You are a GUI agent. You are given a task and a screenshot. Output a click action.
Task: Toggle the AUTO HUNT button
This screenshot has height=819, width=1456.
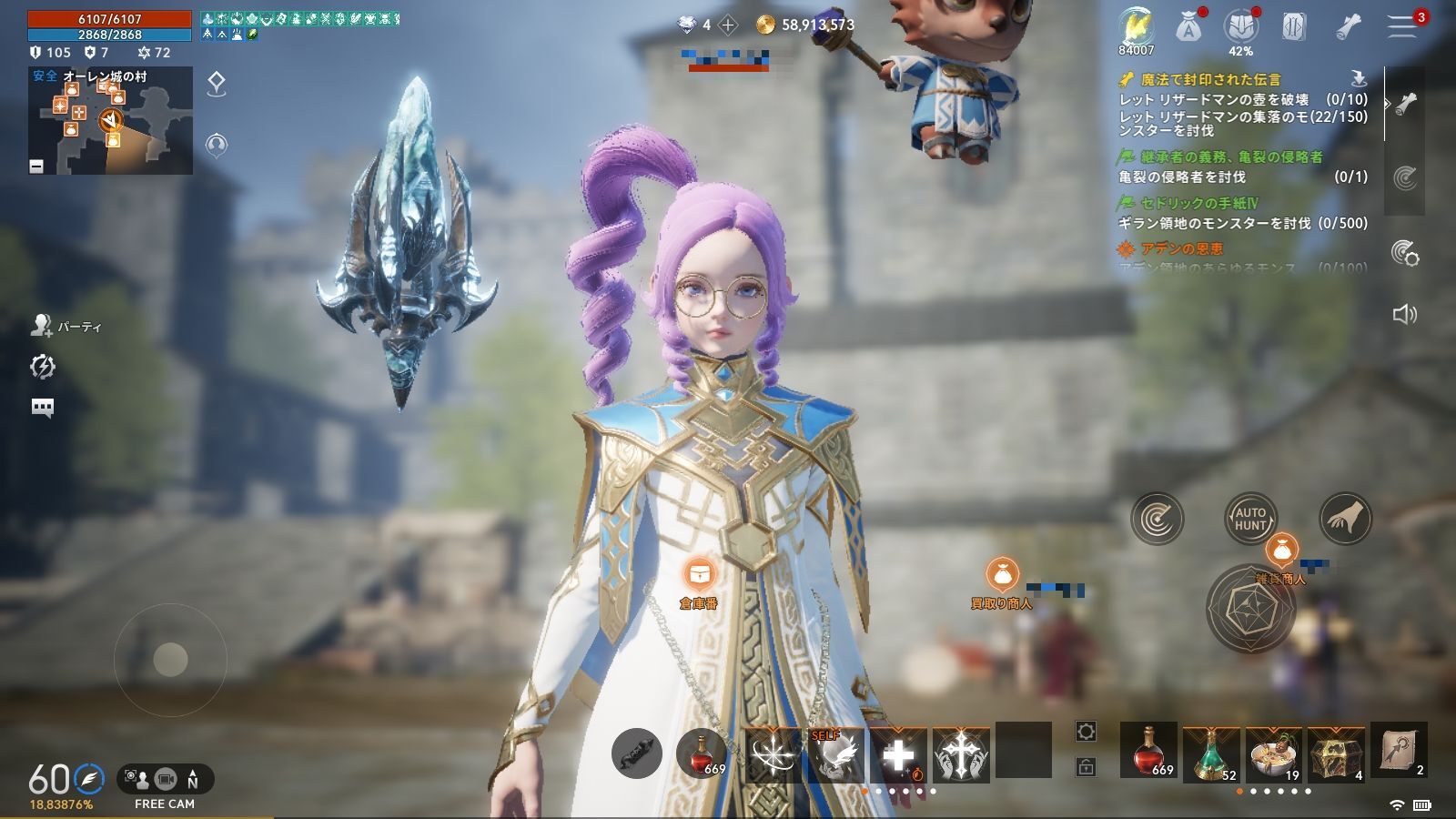point(1250,520)
